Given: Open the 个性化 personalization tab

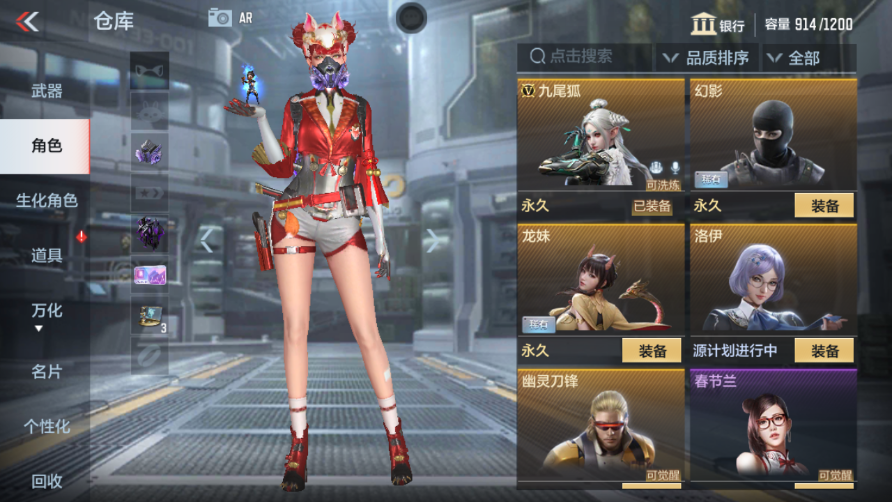Looking at the screenshot, I should [46, 426].
